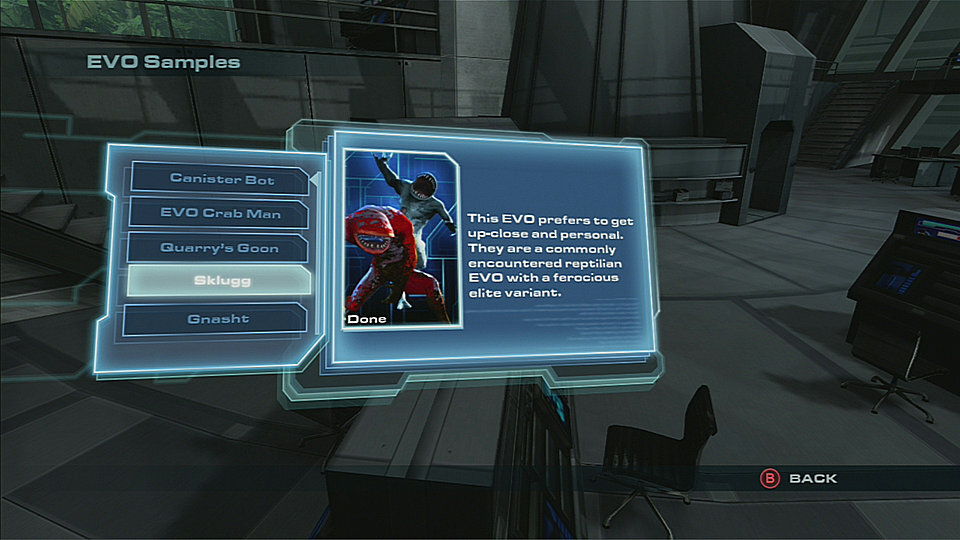Viewport: 960px width, 540px height.
Task: Click the Sklugg portrait image
Action: 402,240
